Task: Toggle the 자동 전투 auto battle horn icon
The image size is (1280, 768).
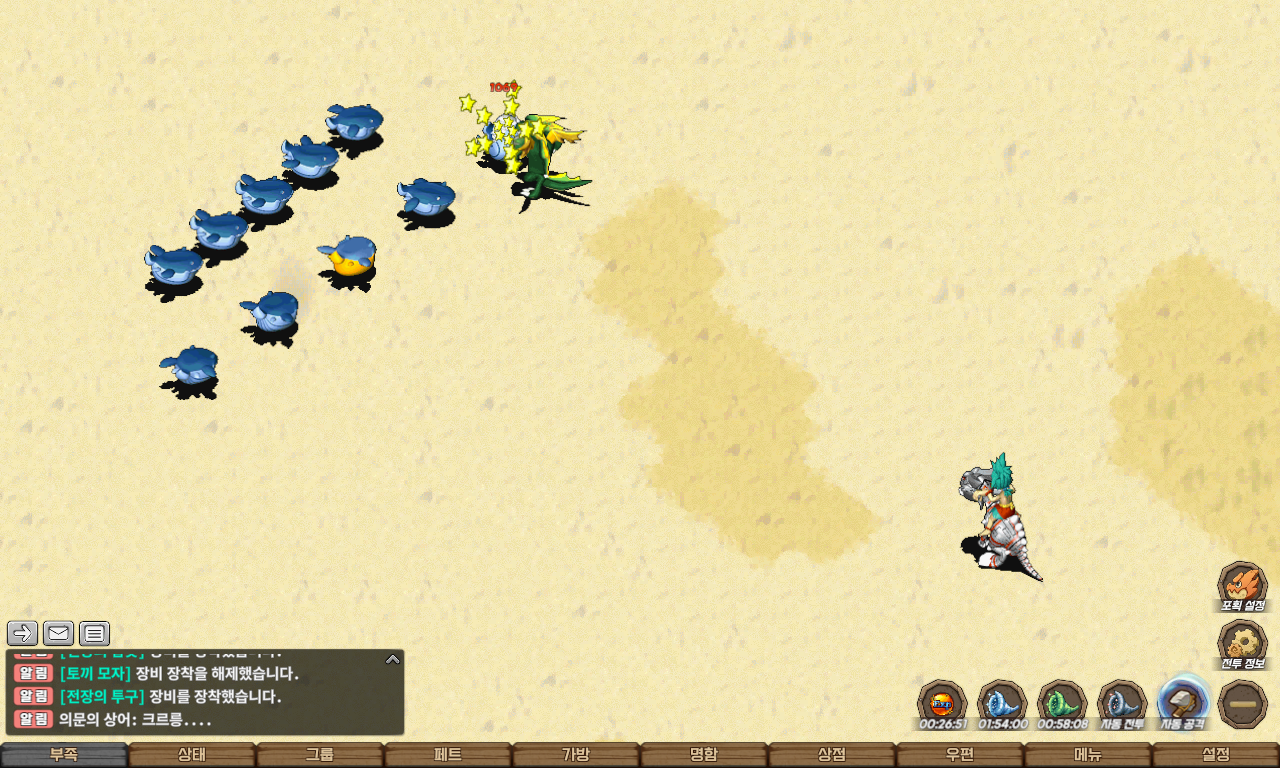Action: (1122, 702)
